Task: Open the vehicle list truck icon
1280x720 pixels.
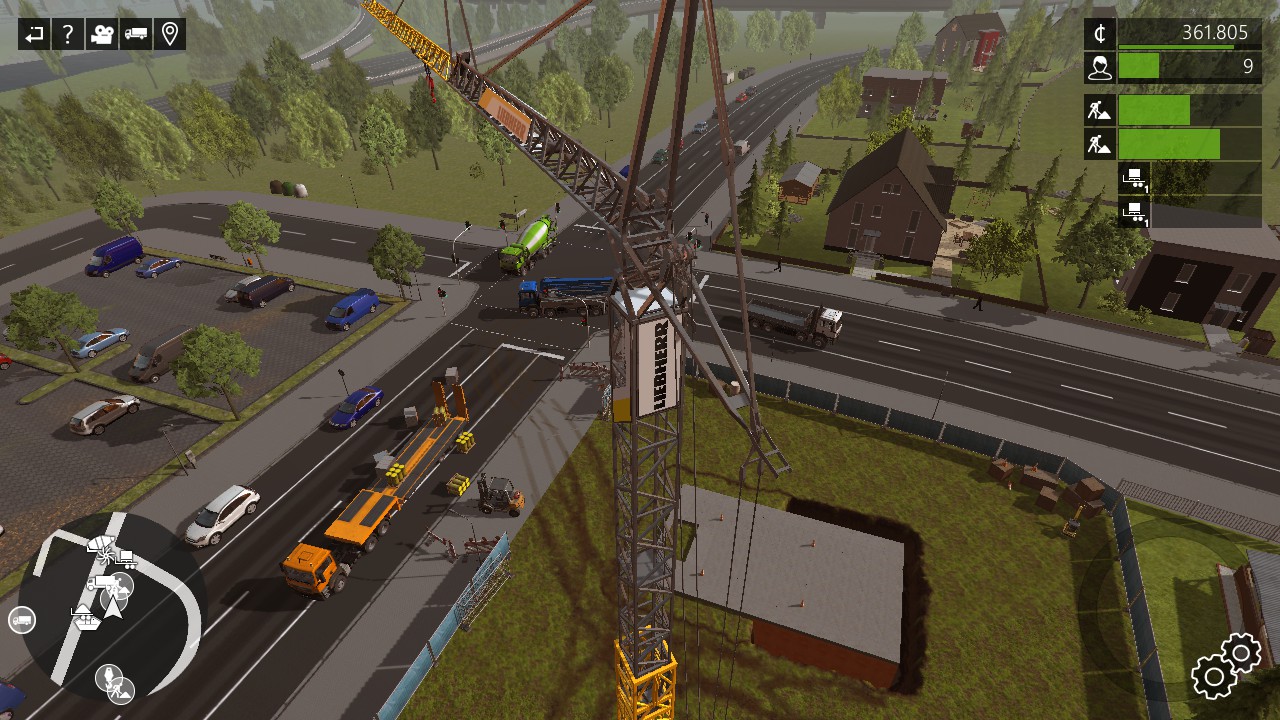Action: click(136, 35)
